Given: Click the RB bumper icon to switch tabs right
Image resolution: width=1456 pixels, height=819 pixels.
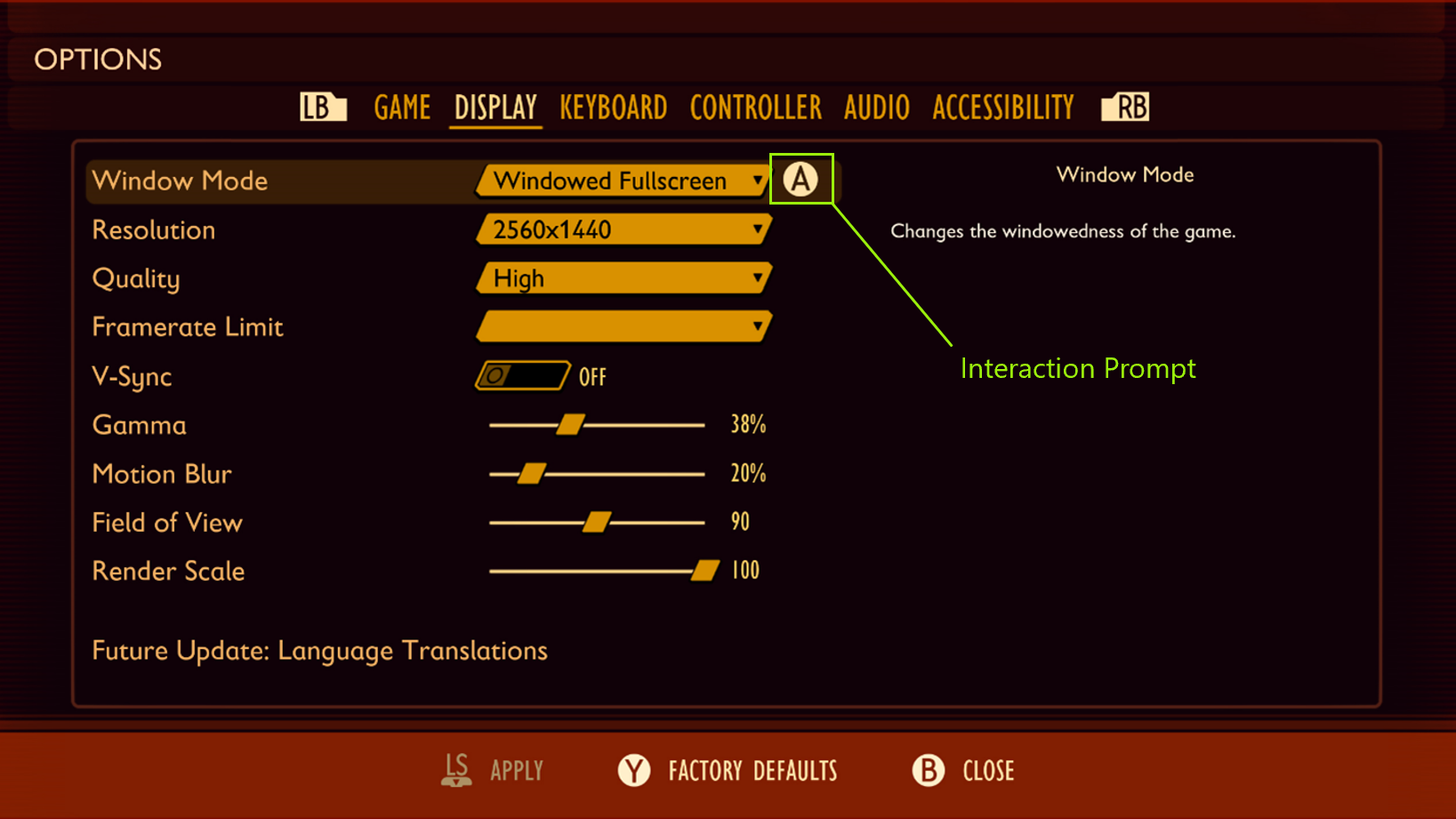Looking at the screenshot, I should click(x=1124, y=107).
